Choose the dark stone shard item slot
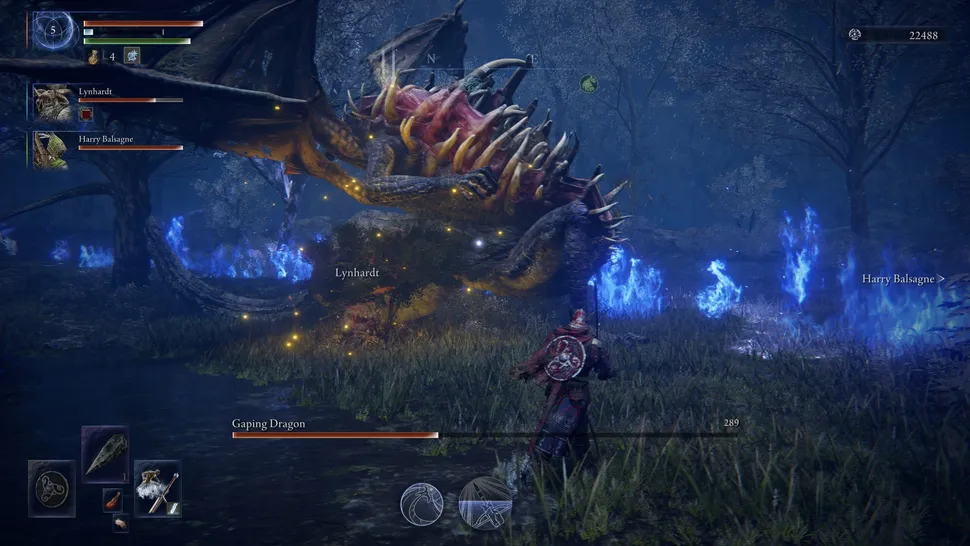 105,455
